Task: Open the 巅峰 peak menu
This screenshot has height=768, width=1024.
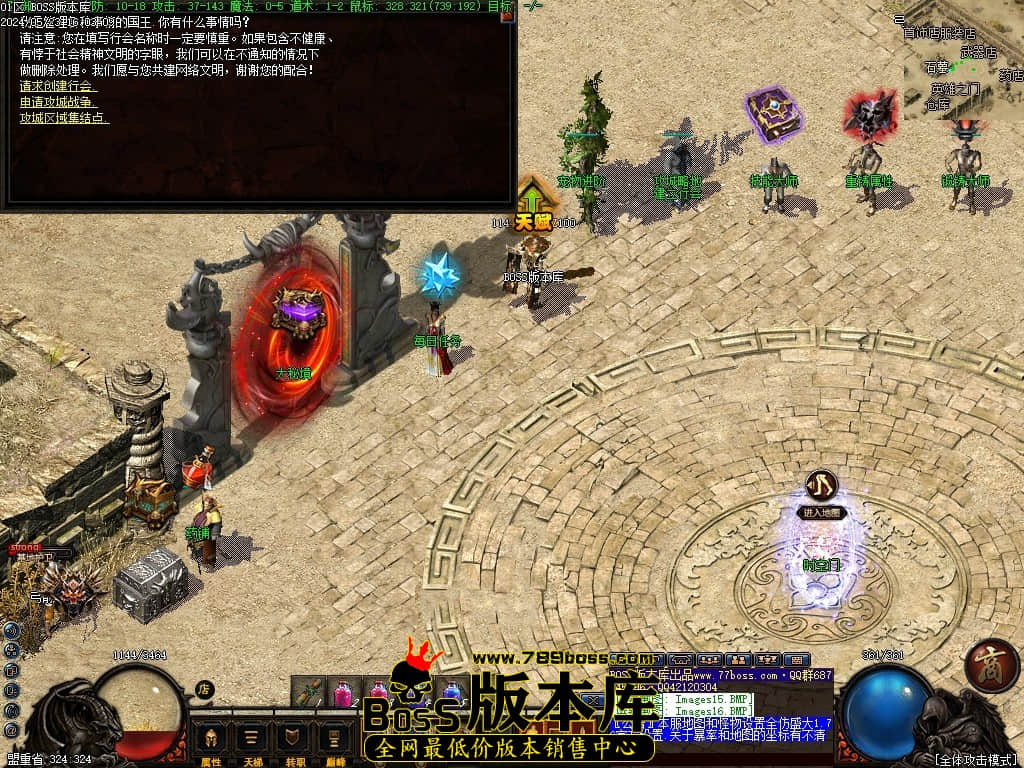Action: pos(333,741)
